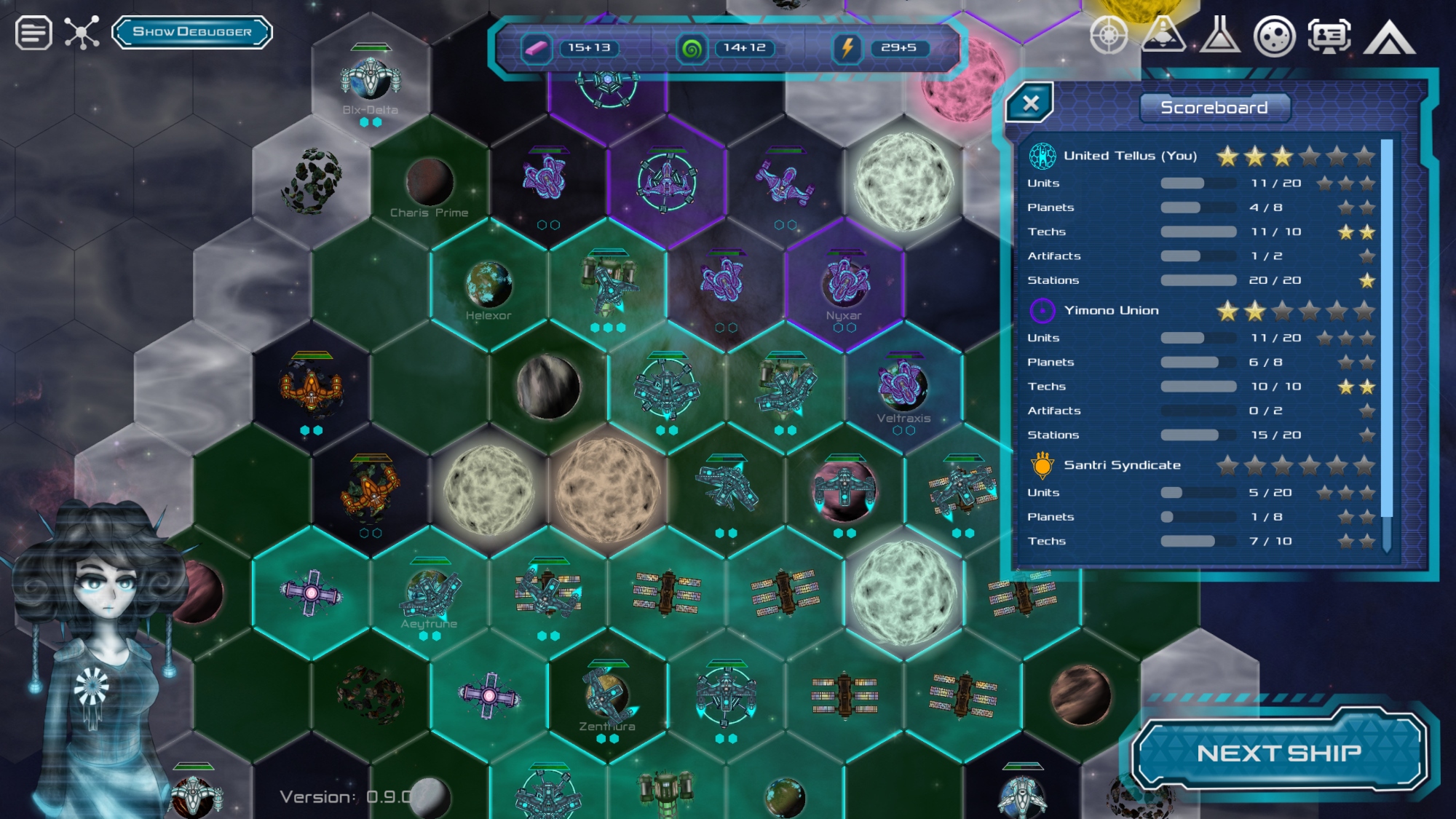
Task: Select the green spiral resource icon
Action: point(692,49)
